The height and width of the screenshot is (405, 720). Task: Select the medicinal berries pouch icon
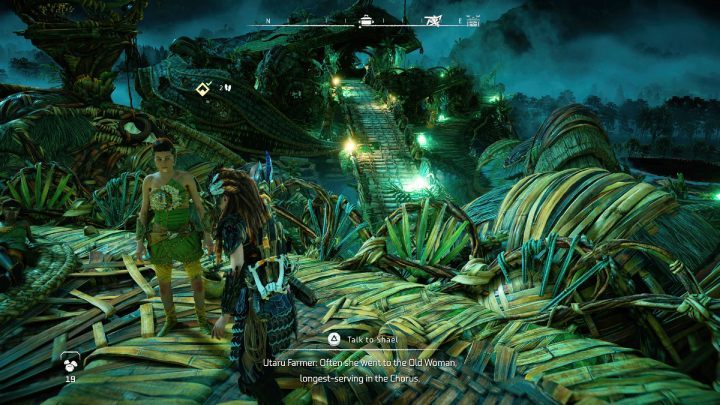(71, 362)
